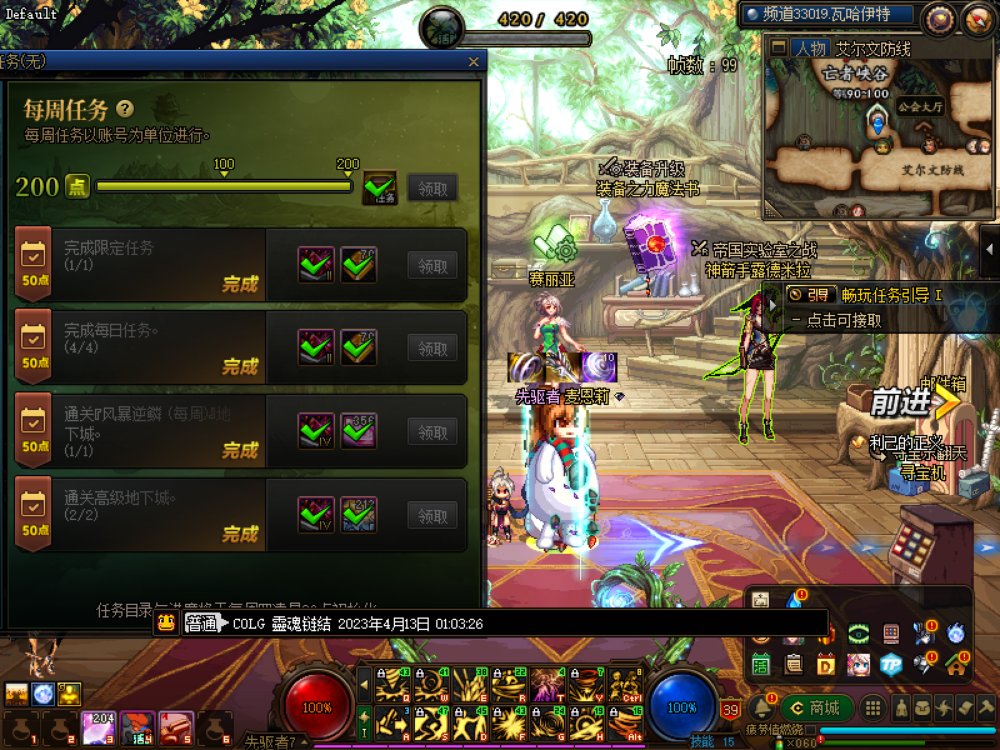This screenshot has width=1000, height=750.
Task: Claim the 200-point weekly reward
Action: click(x=432, y=187)
